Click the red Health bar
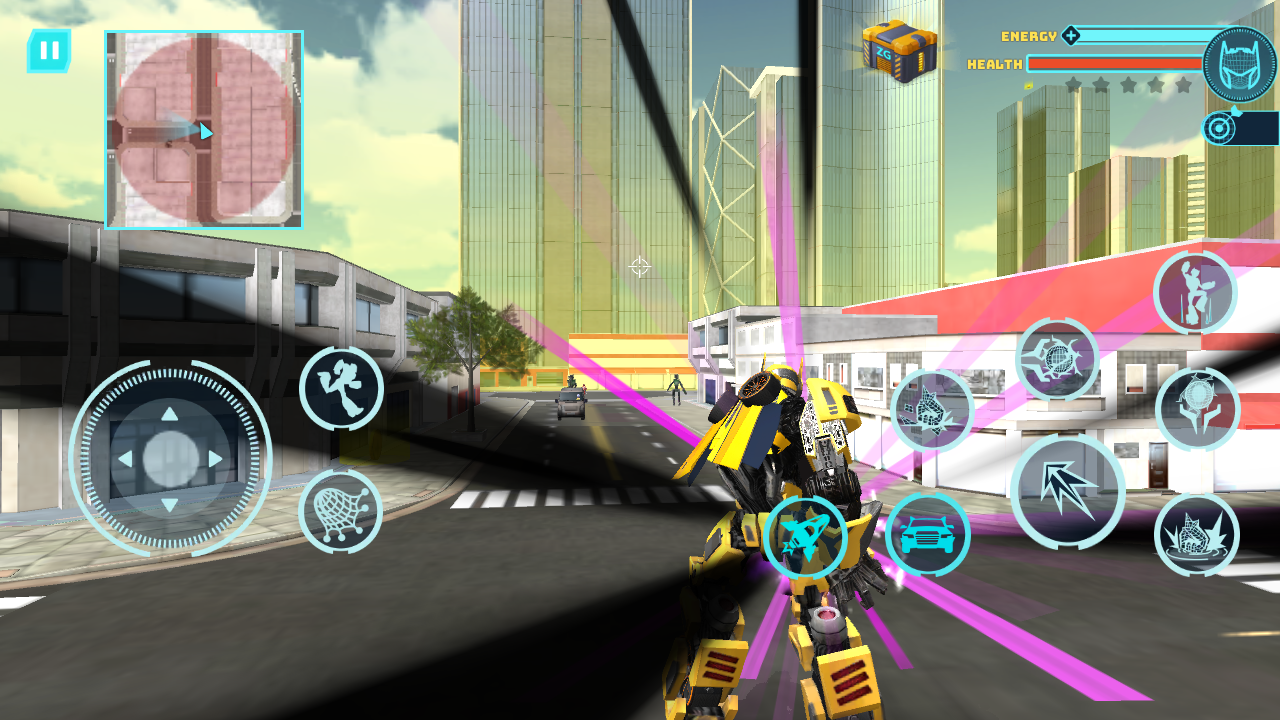This screenshot has height=720, width=1280. coord(1113,64)
